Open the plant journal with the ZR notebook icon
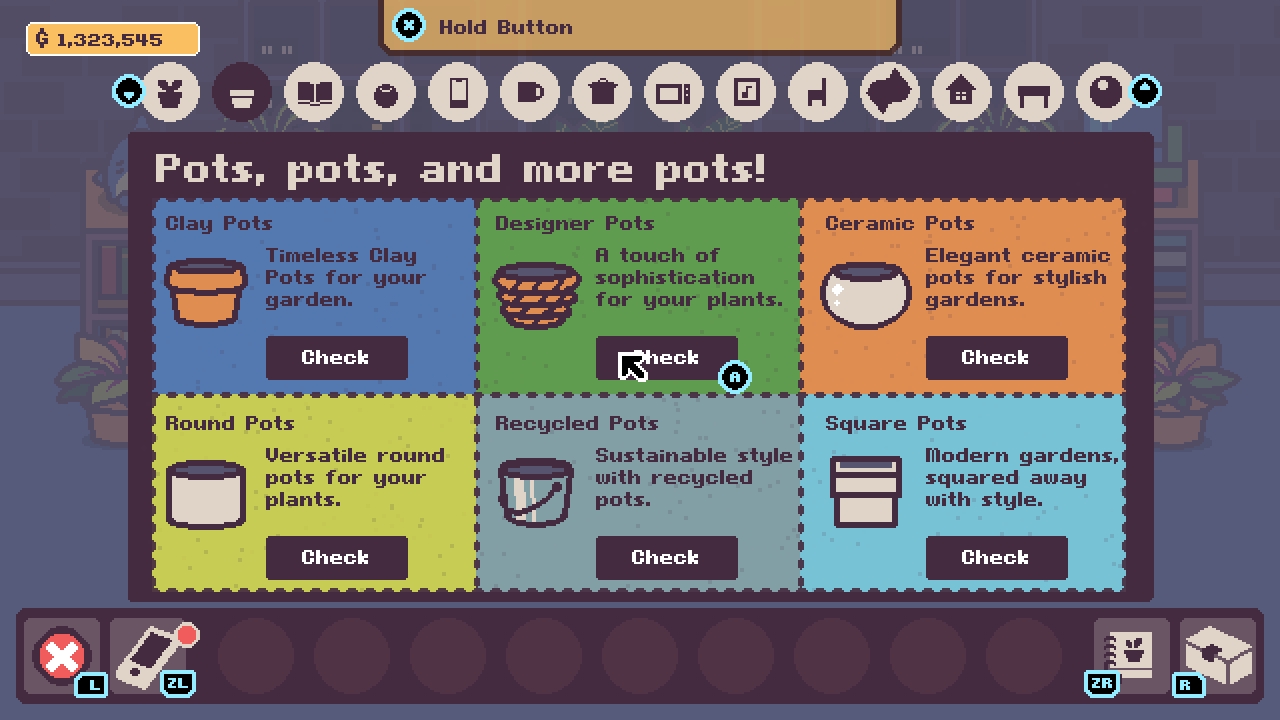This screenshot has width=1280, height=720. (x=1129, y=657)
